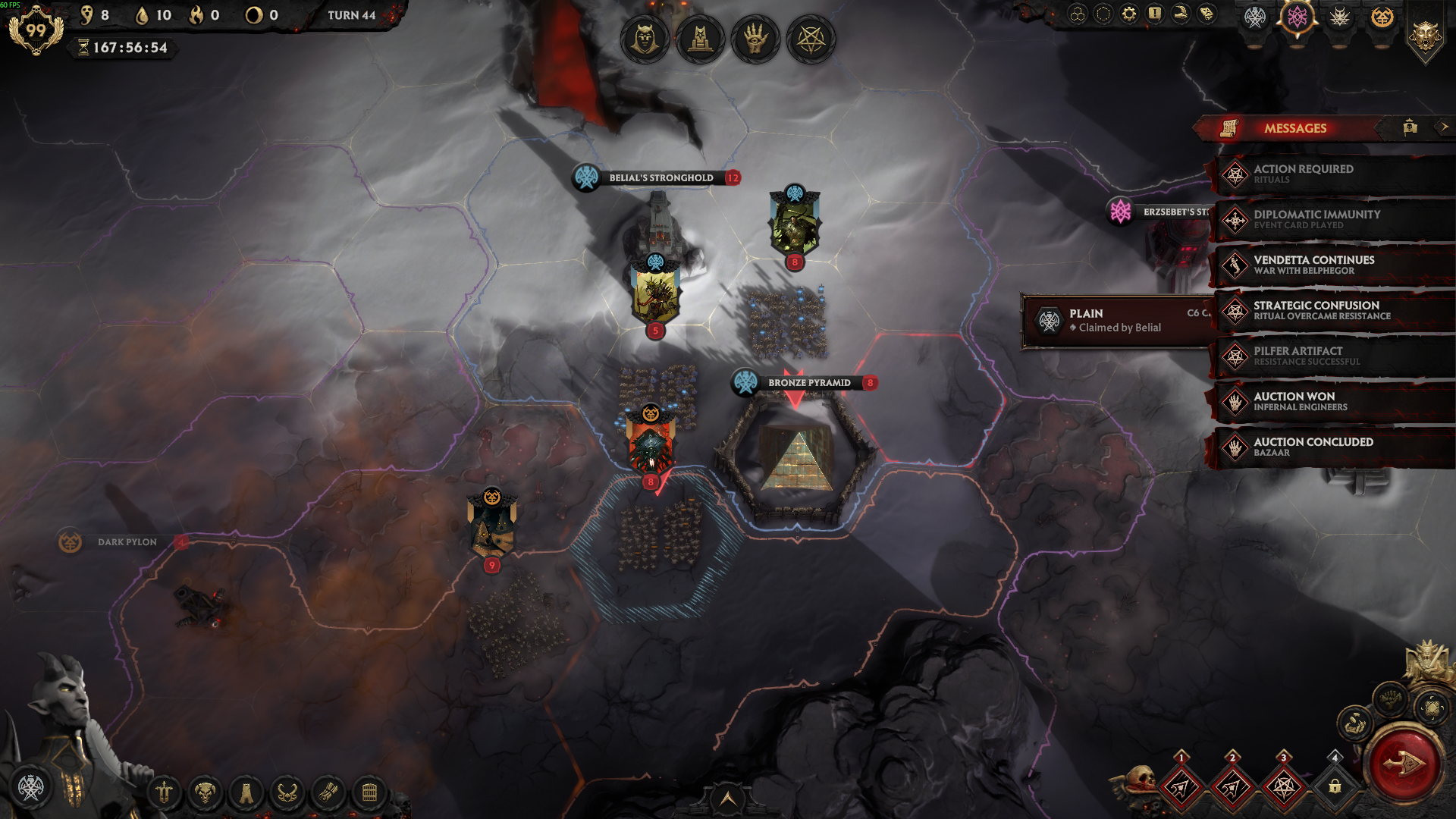Open the pentagram rituals button at top
Screen dimensions: 1456x819
pyautogui.click(x=811, y=39)
